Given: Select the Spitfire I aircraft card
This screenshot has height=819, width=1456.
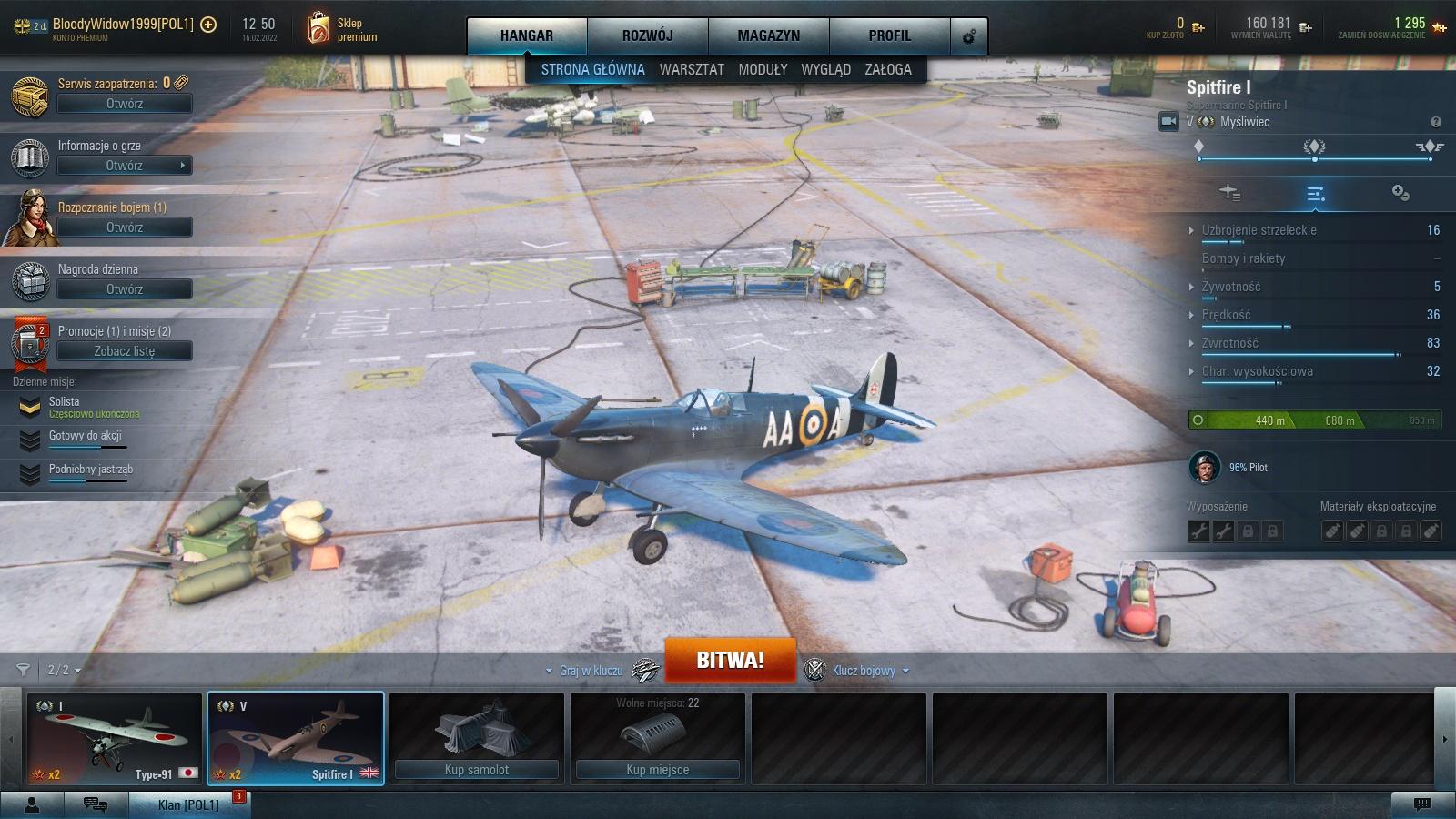Looking at the screenshot, I should (x=295, y=738).
